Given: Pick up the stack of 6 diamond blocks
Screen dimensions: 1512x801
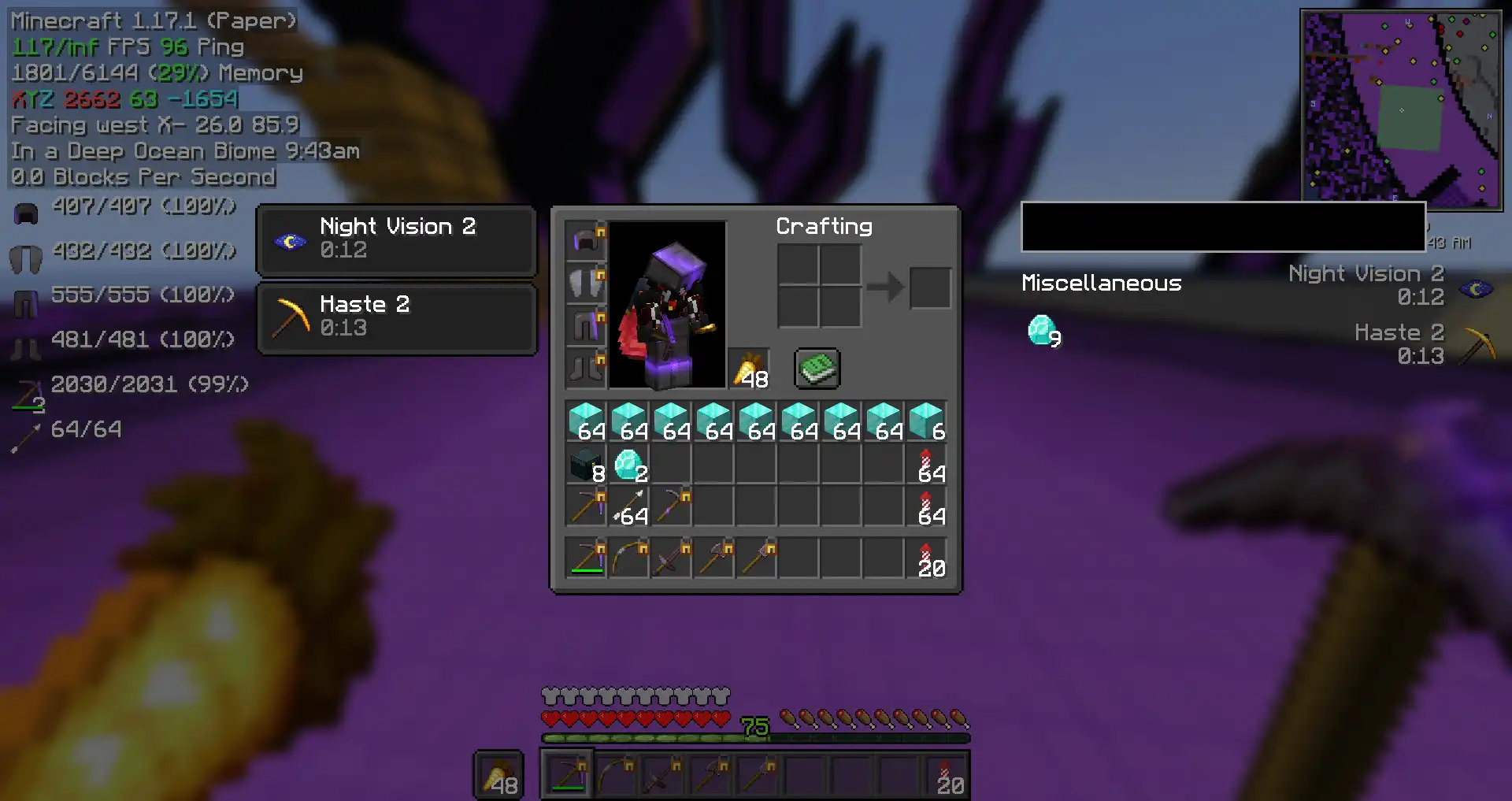Looking at the screenshot, I should [x=926, y=421].
